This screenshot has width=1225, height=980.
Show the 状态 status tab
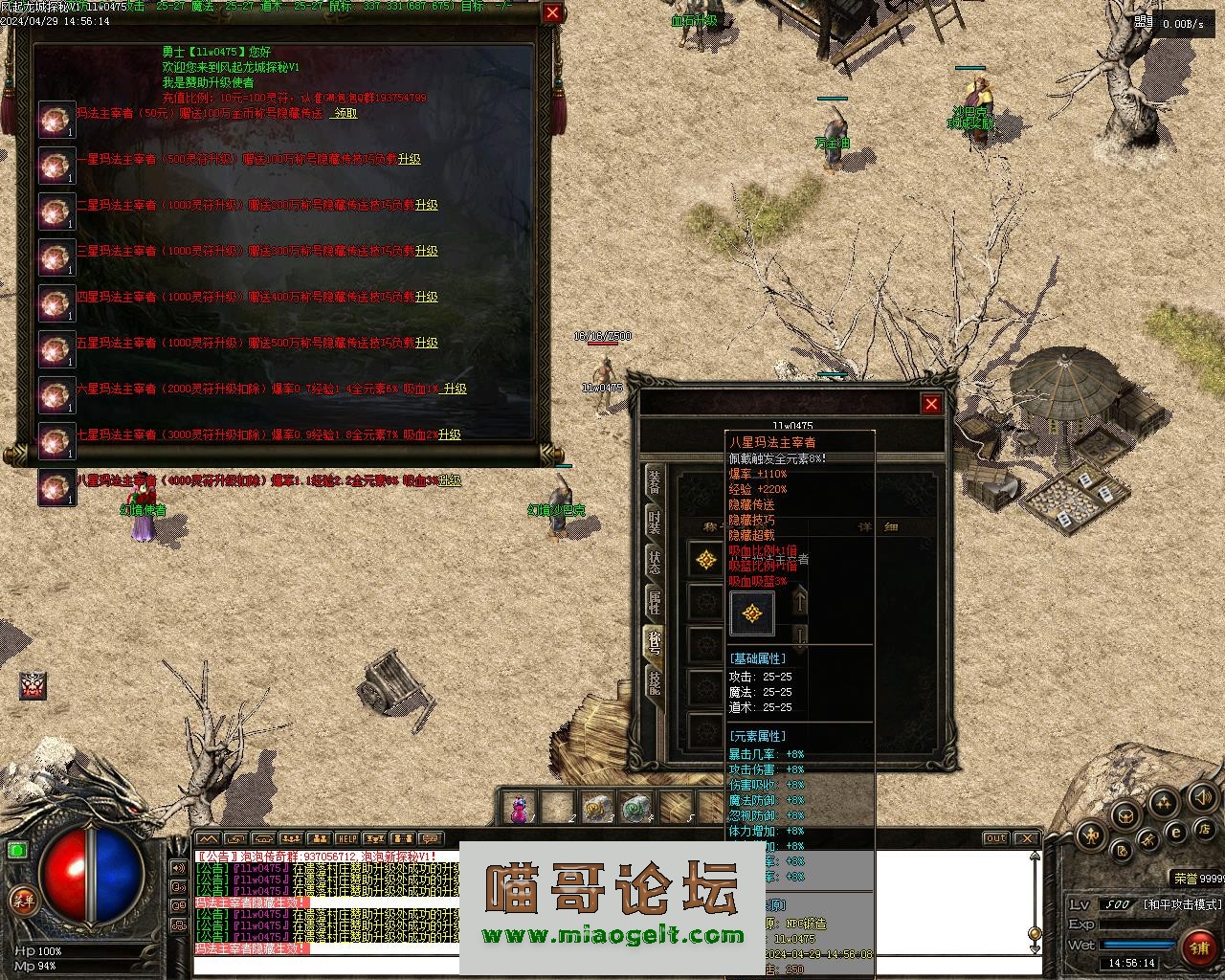pos(655,562)
